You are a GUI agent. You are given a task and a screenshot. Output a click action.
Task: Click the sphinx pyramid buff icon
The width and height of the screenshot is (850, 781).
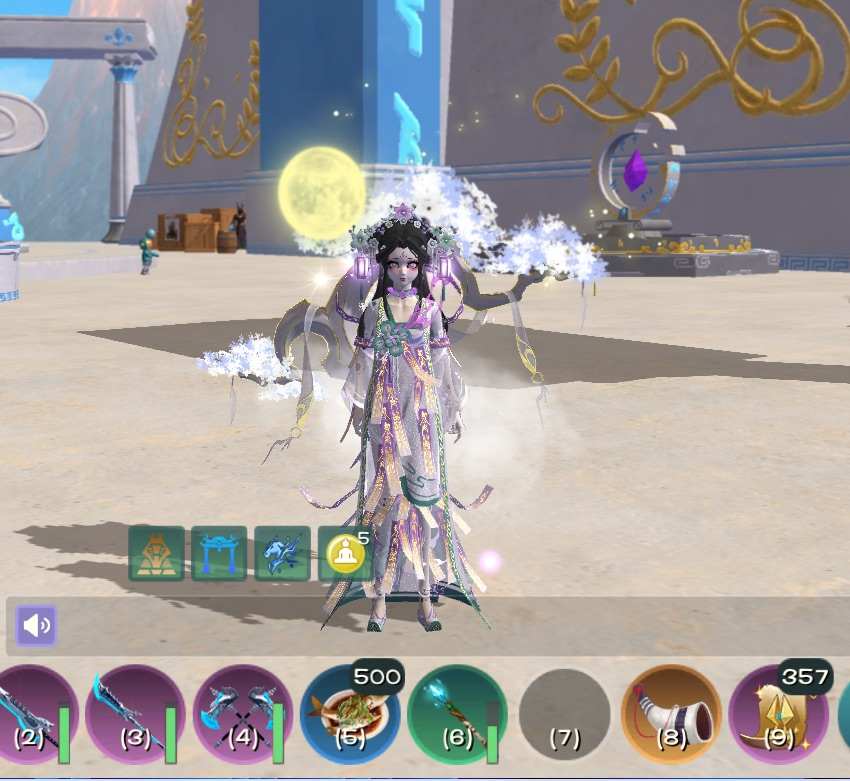pos(156,554)
